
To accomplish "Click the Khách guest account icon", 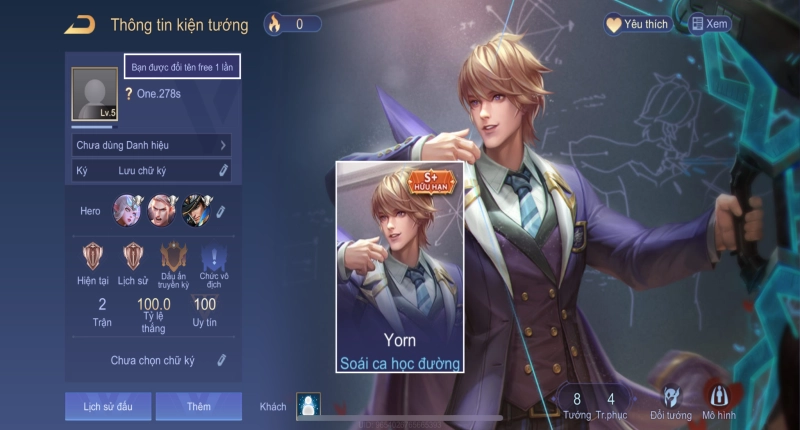I will [308, 405].
